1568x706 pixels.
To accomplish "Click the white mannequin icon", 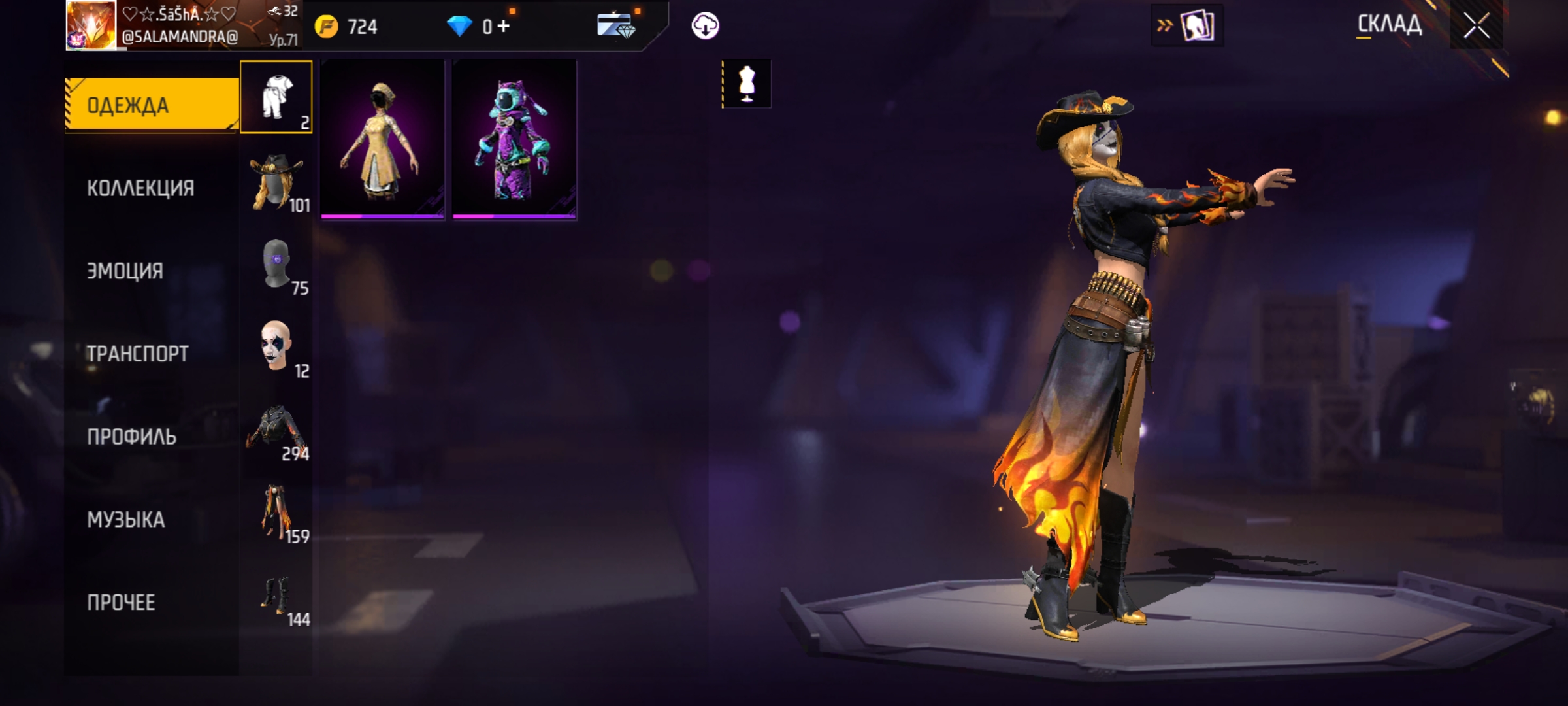I will (747, 84).
